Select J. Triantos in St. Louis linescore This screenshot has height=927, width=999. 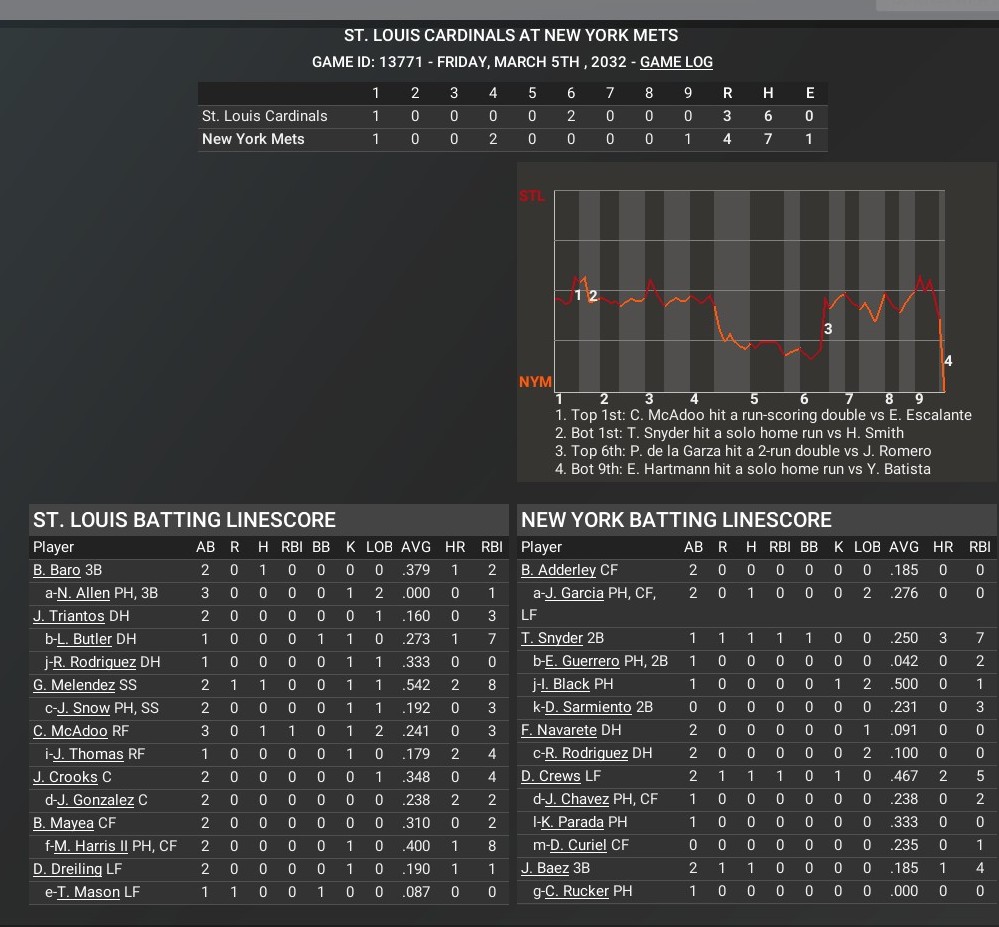coord(70,616)
